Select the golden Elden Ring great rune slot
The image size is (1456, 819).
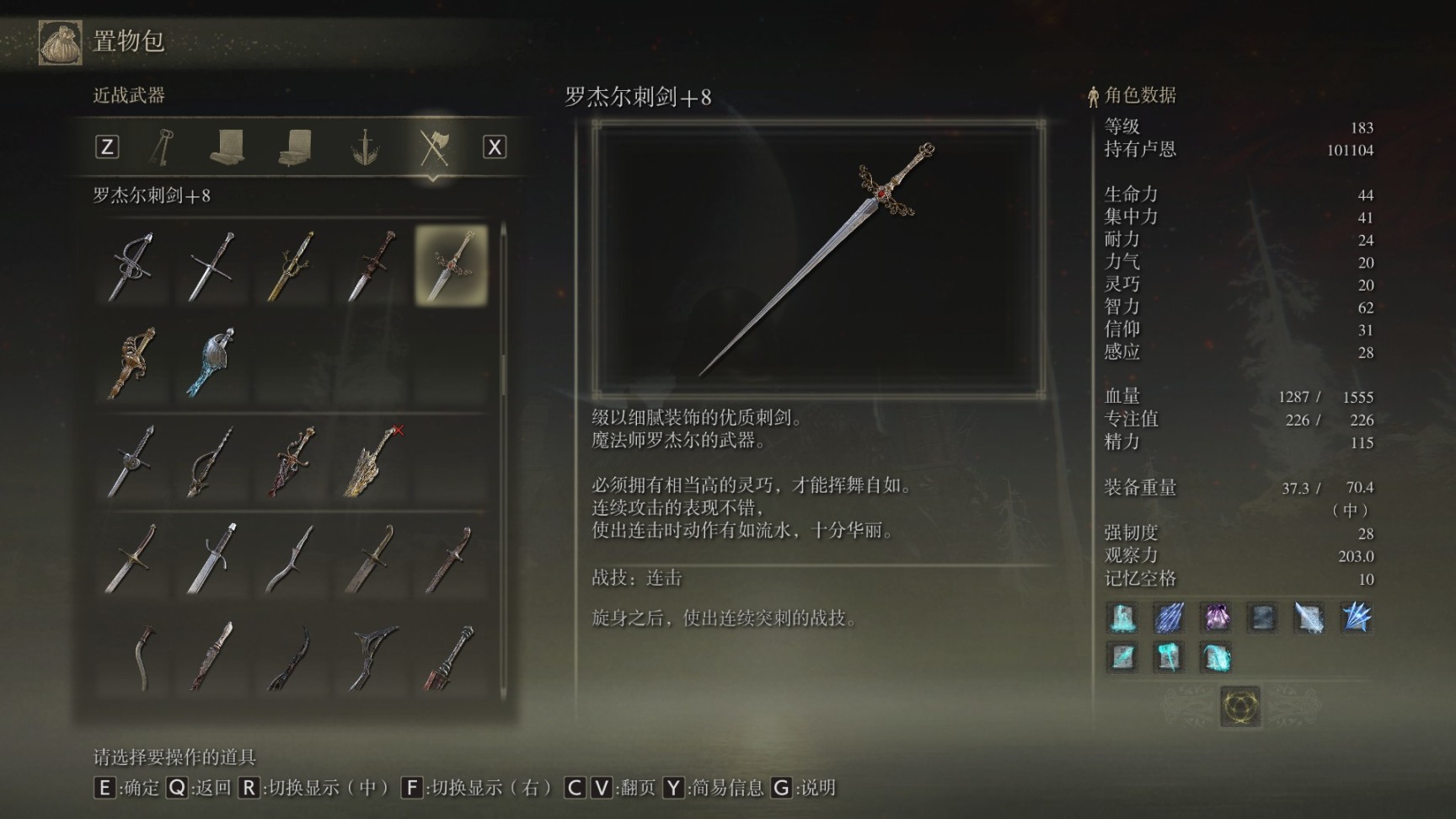pyautogui.click(x=1240, y=705)
